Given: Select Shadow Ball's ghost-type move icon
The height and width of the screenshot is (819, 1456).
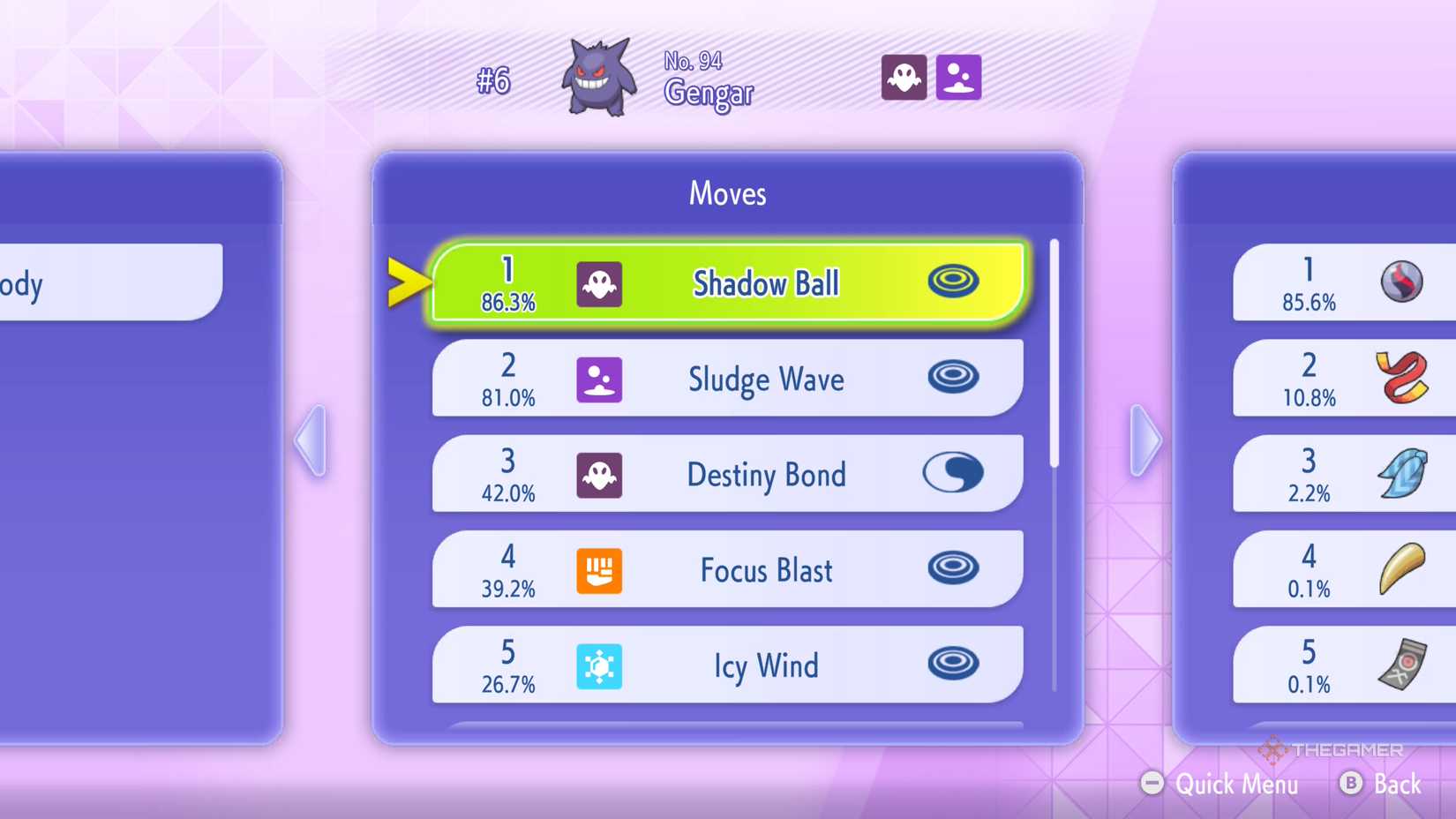Looking at the screenshot, I should pos(600,282).
